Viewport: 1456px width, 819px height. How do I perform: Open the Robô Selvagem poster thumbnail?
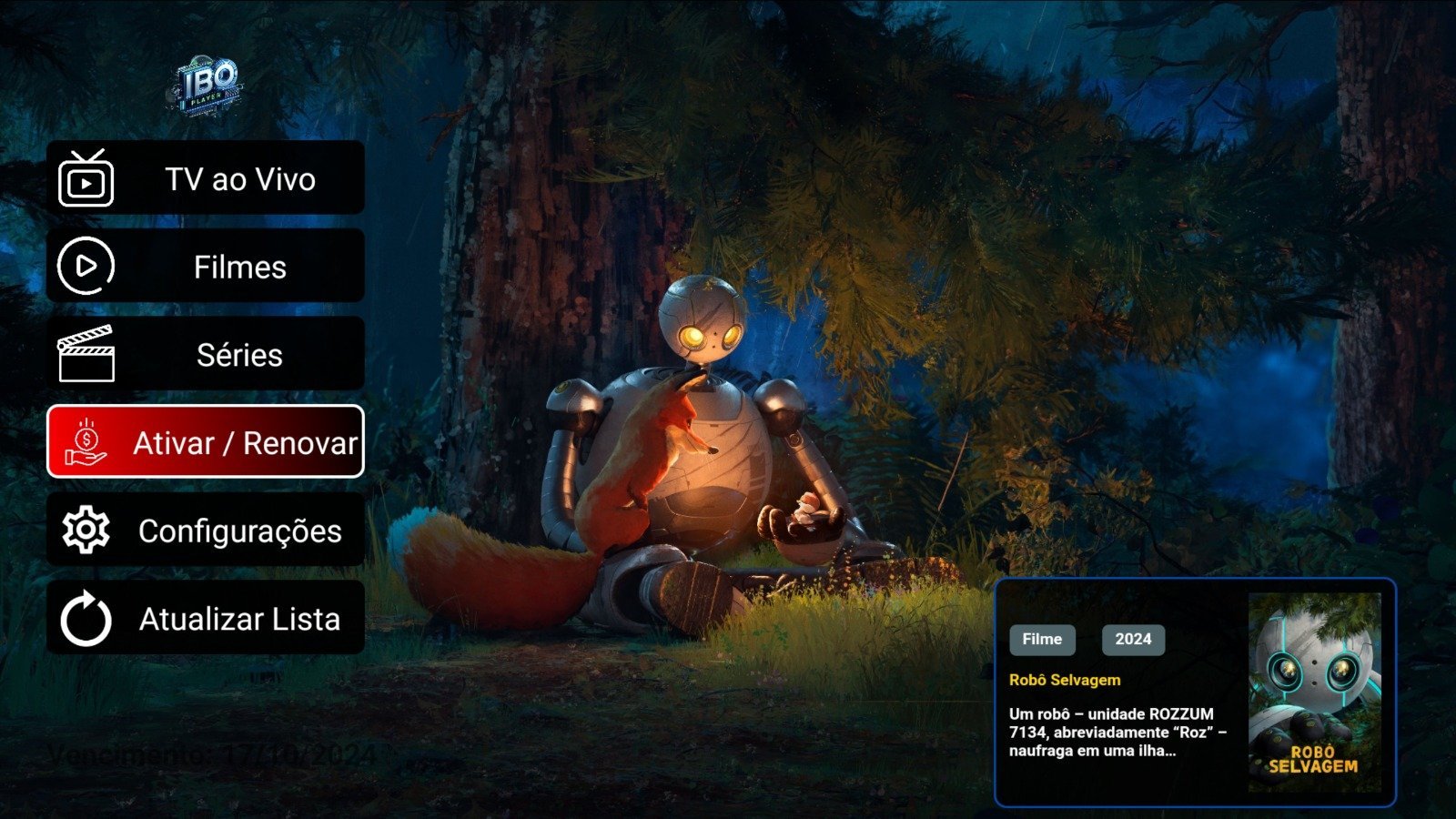pos(1314,693)
